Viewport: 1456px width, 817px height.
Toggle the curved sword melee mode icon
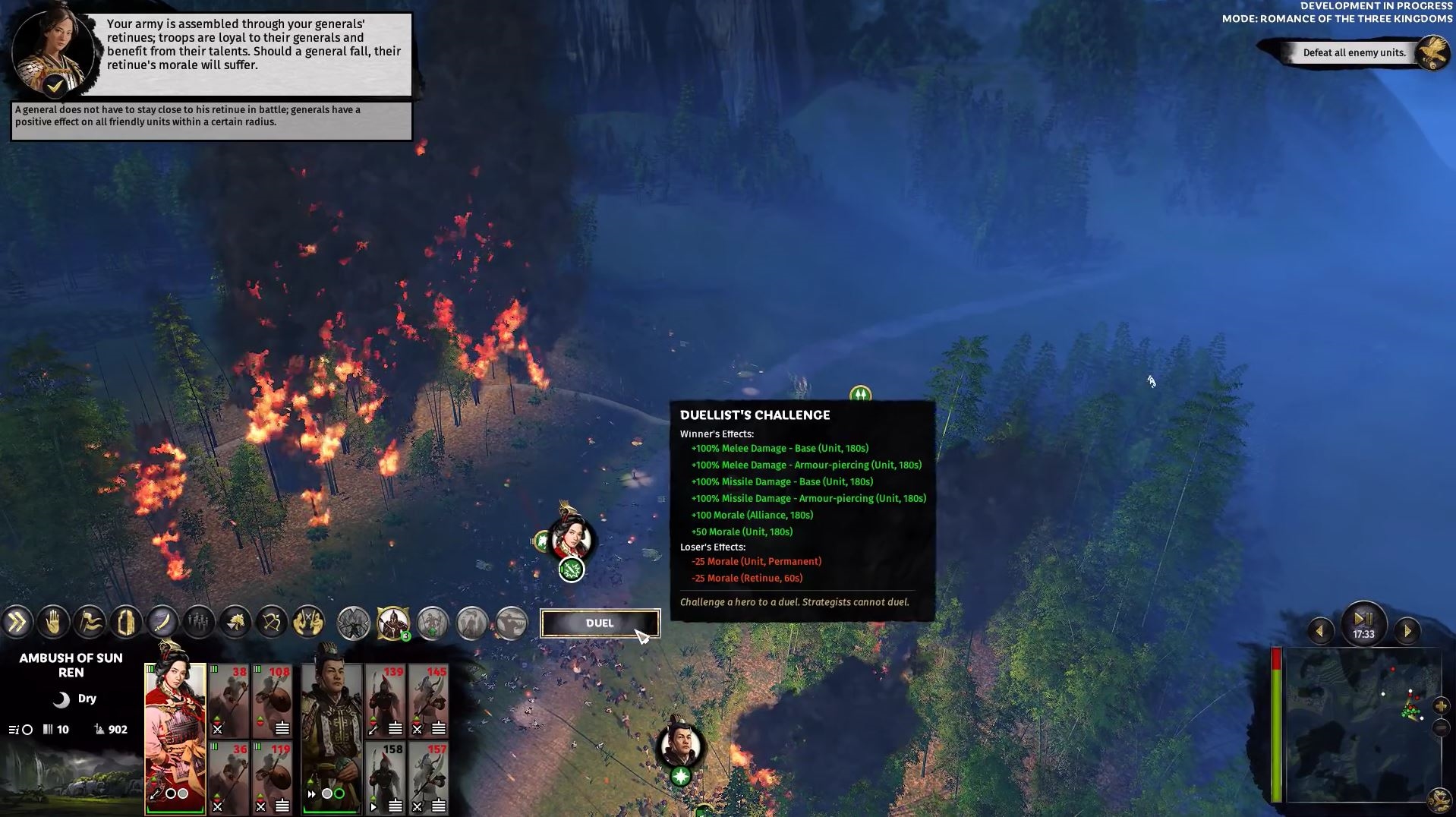point(162,623)
